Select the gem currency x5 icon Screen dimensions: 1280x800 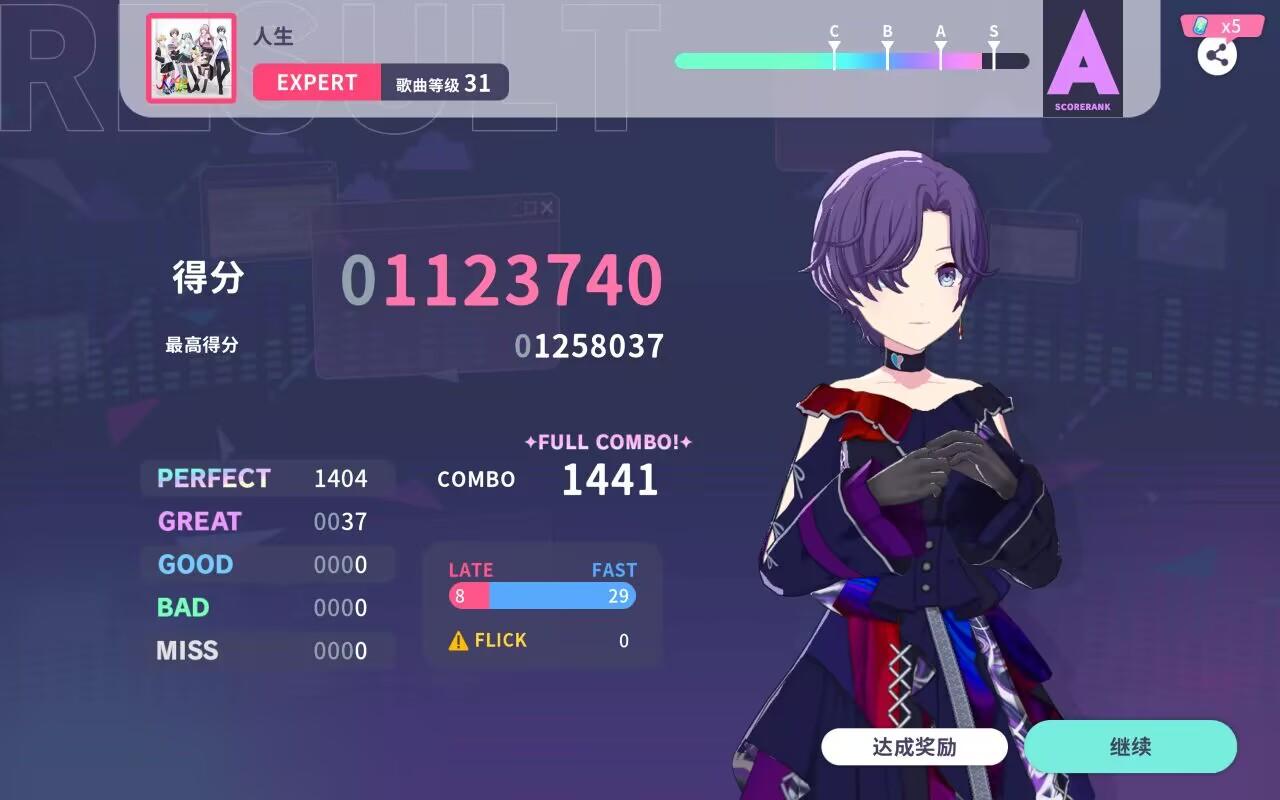[x=1222, y=25]
